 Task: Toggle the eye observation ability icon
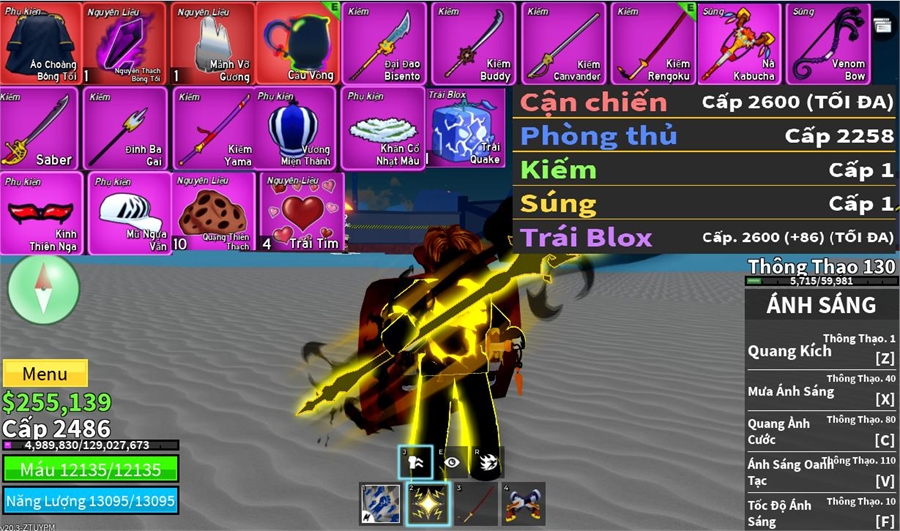coord(453,461)
